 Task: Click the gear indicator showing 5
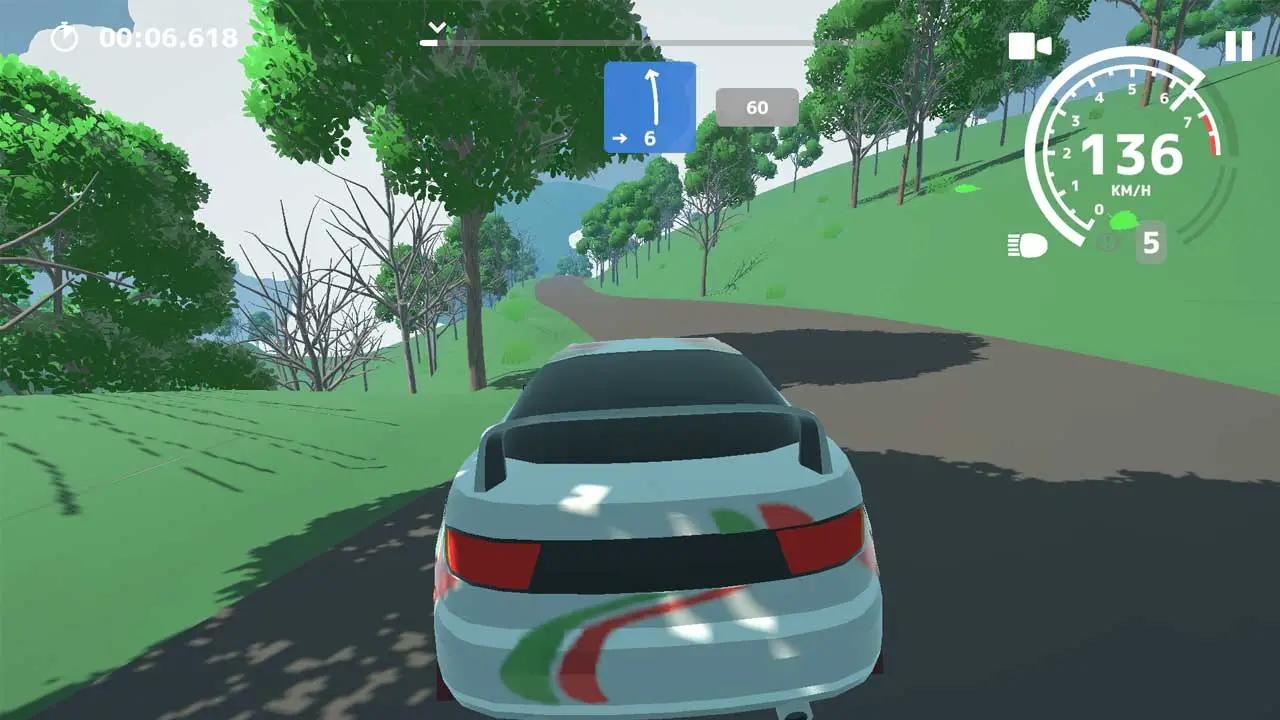tap(1150, 242)
